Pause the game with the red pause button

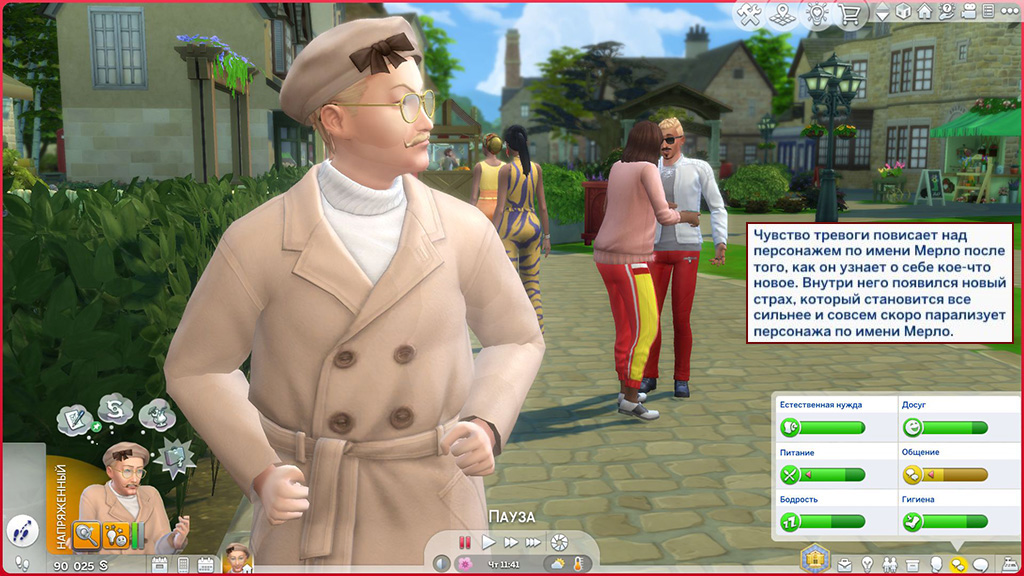pos(465,542)
